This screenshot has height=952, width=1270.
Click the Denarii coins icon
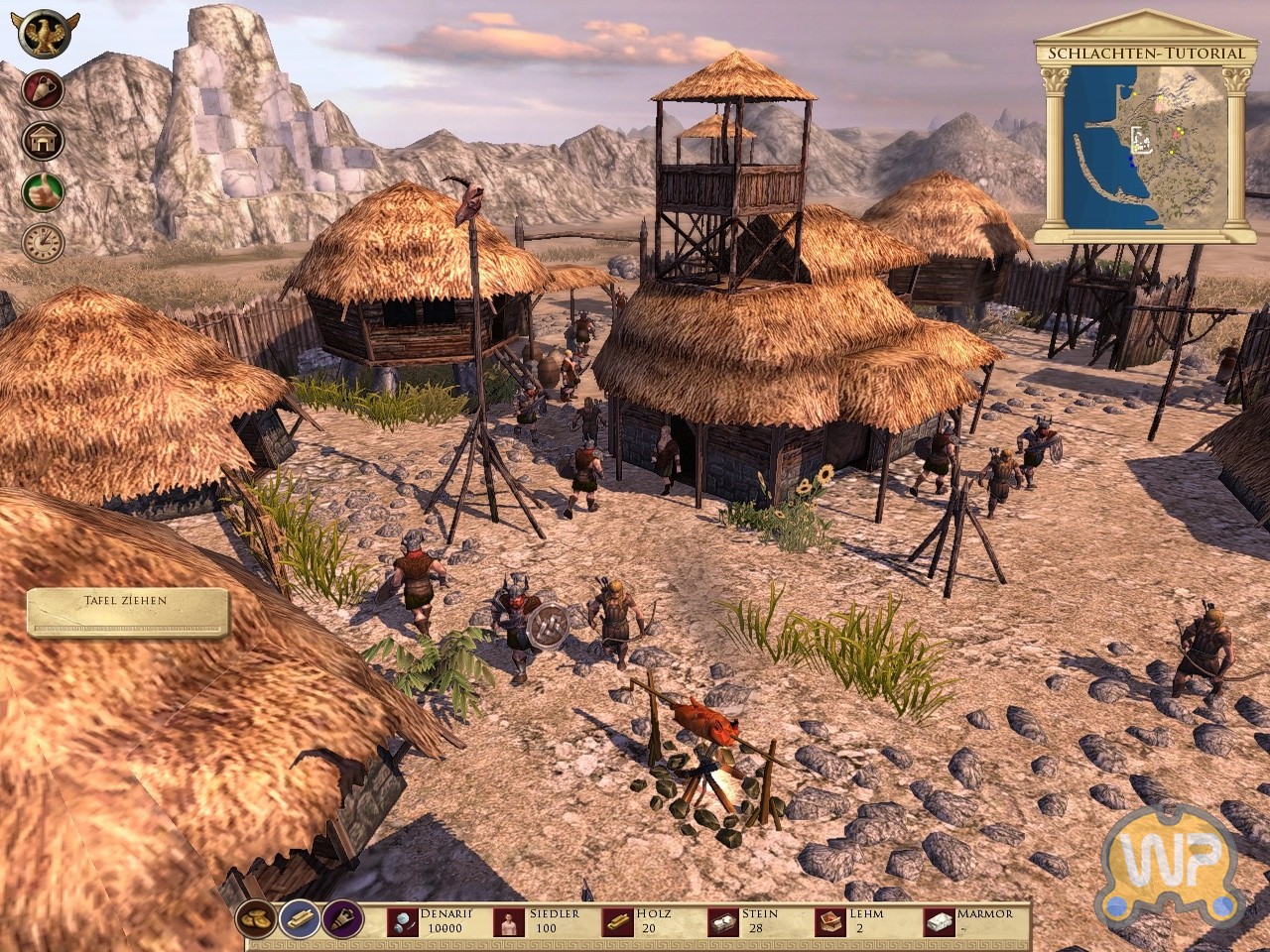click(x=403, y=922)
